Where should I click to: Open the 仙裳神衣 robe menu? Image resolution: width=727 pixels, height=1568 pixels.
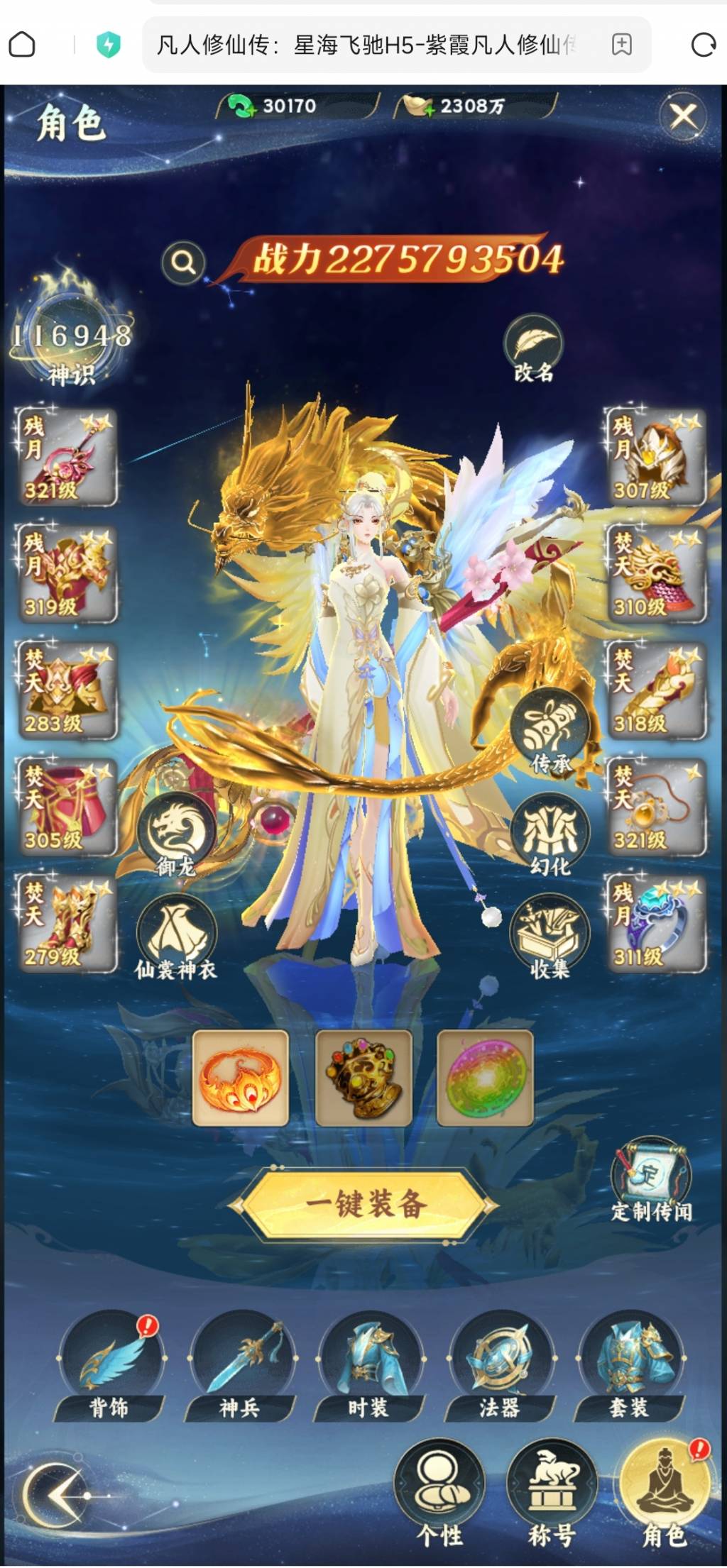(175, 937)
